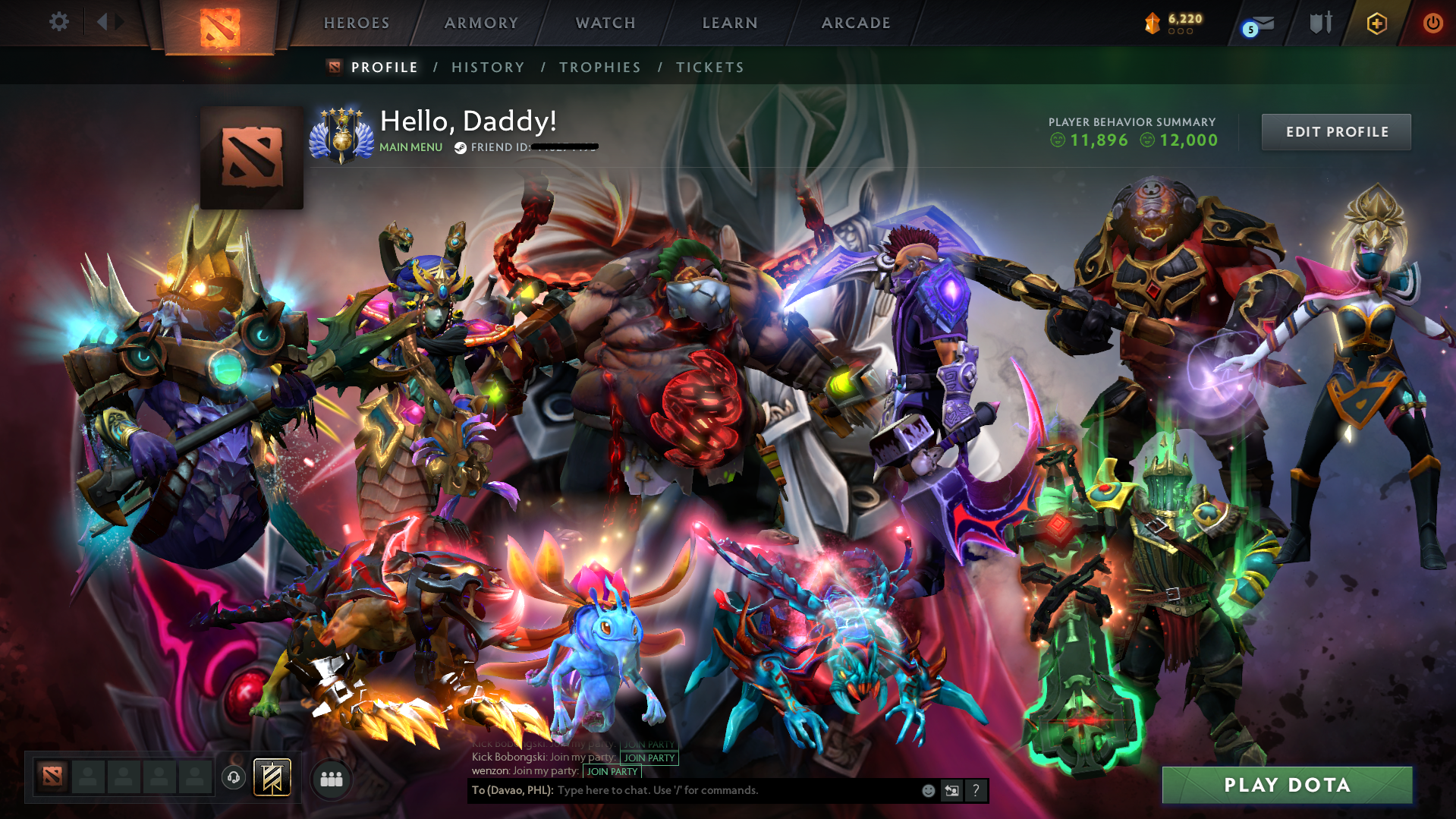Open the friends list via three-people icon

coord(330,778)
